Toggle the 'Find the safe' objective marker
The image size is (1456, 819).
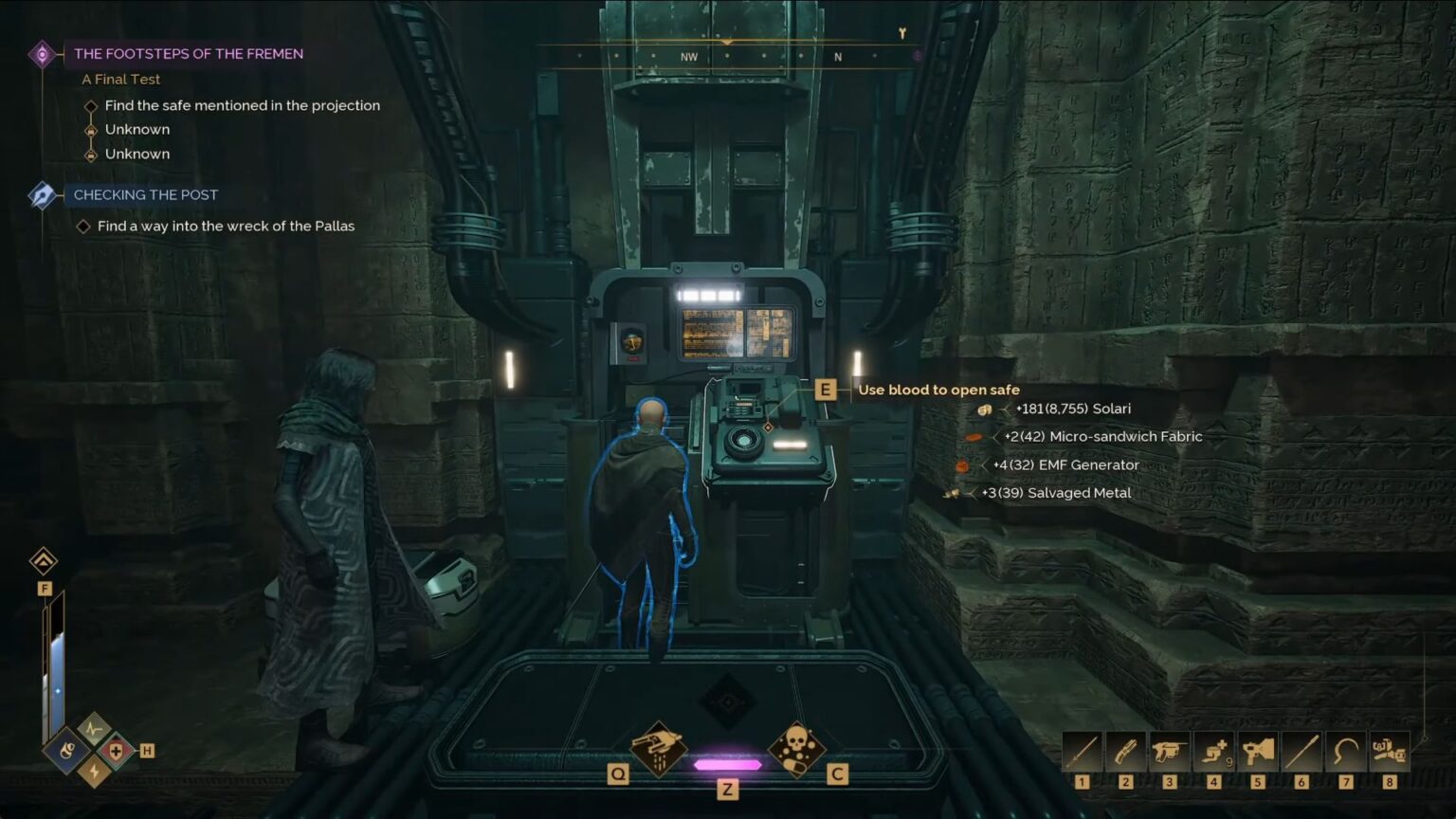click(x=91, y=105)
